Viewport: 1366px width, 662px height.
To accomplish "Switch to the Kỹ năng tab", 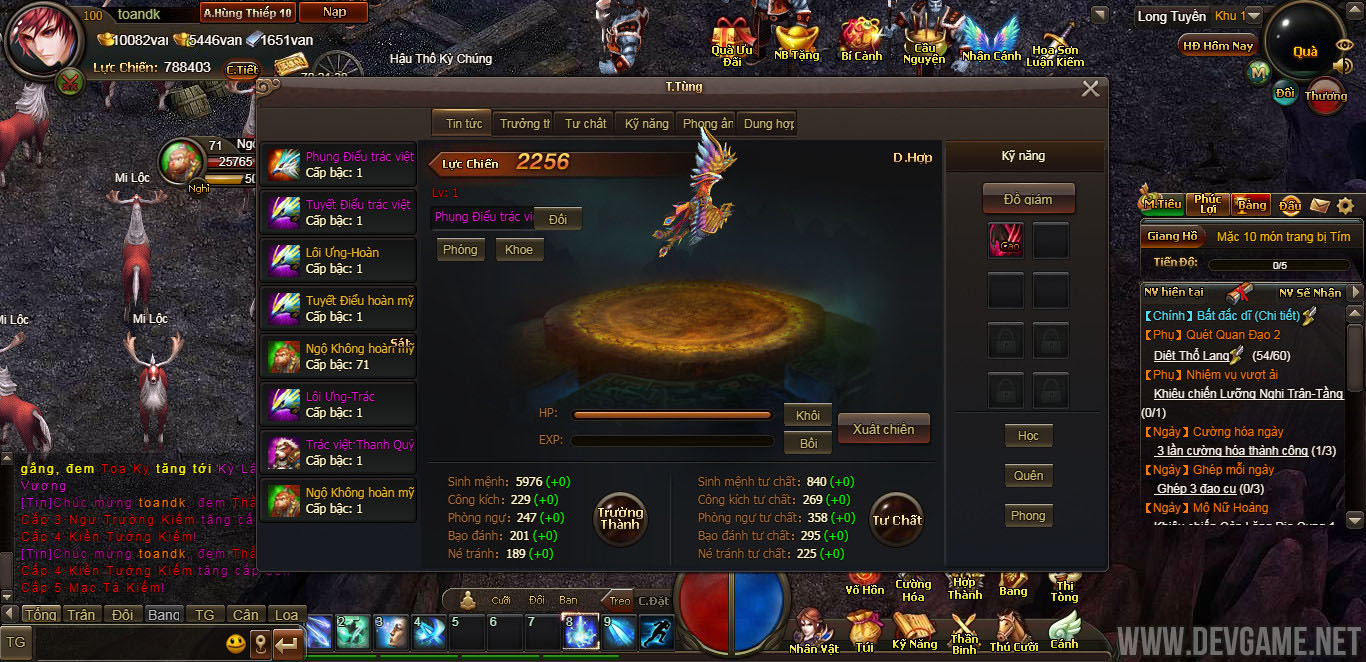I will click(x=646, y=123).
